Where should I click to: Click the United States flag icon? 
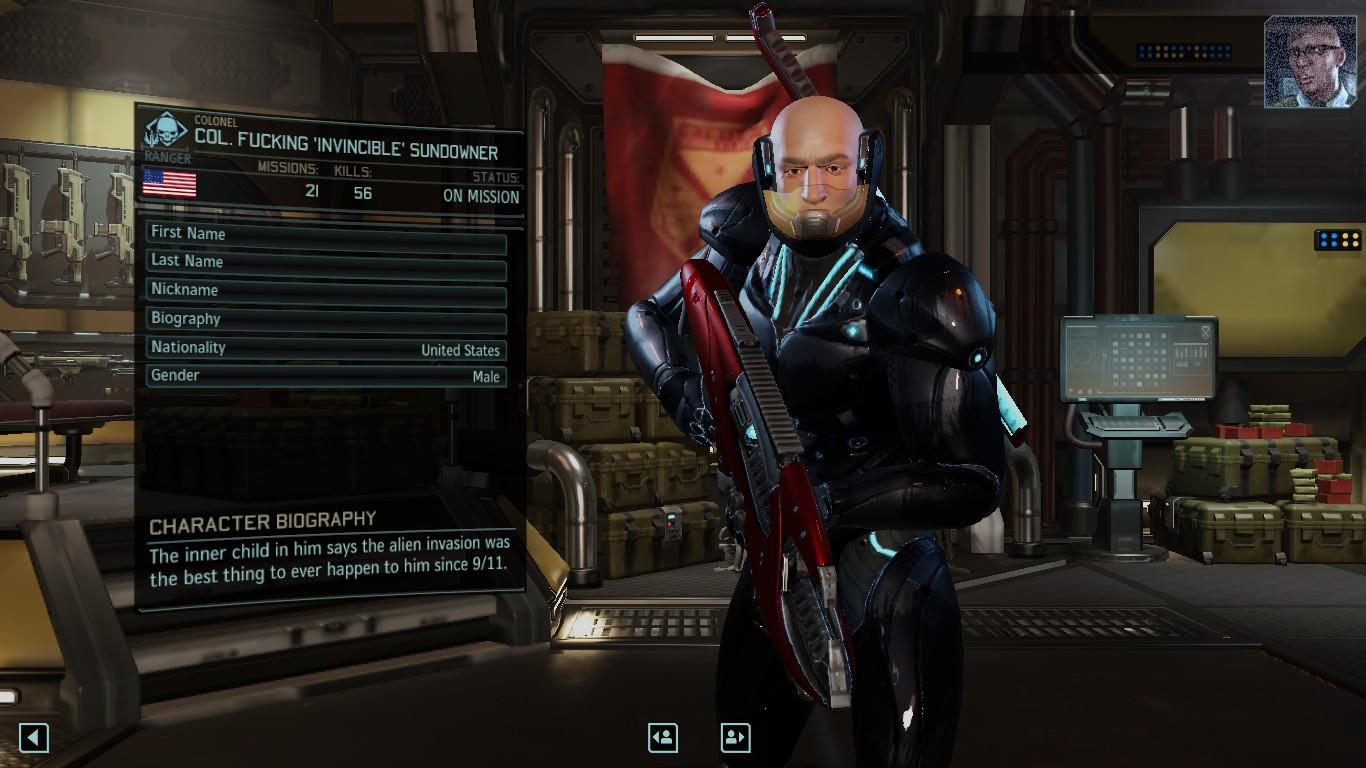[x=172, y=183]
